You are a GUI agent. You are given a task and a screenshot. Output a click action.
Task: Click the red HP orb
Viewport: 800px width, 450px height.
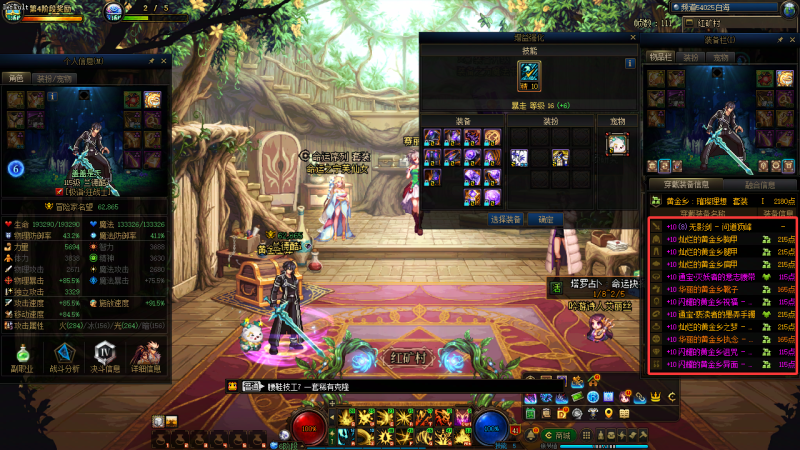(x=312, y=426)
